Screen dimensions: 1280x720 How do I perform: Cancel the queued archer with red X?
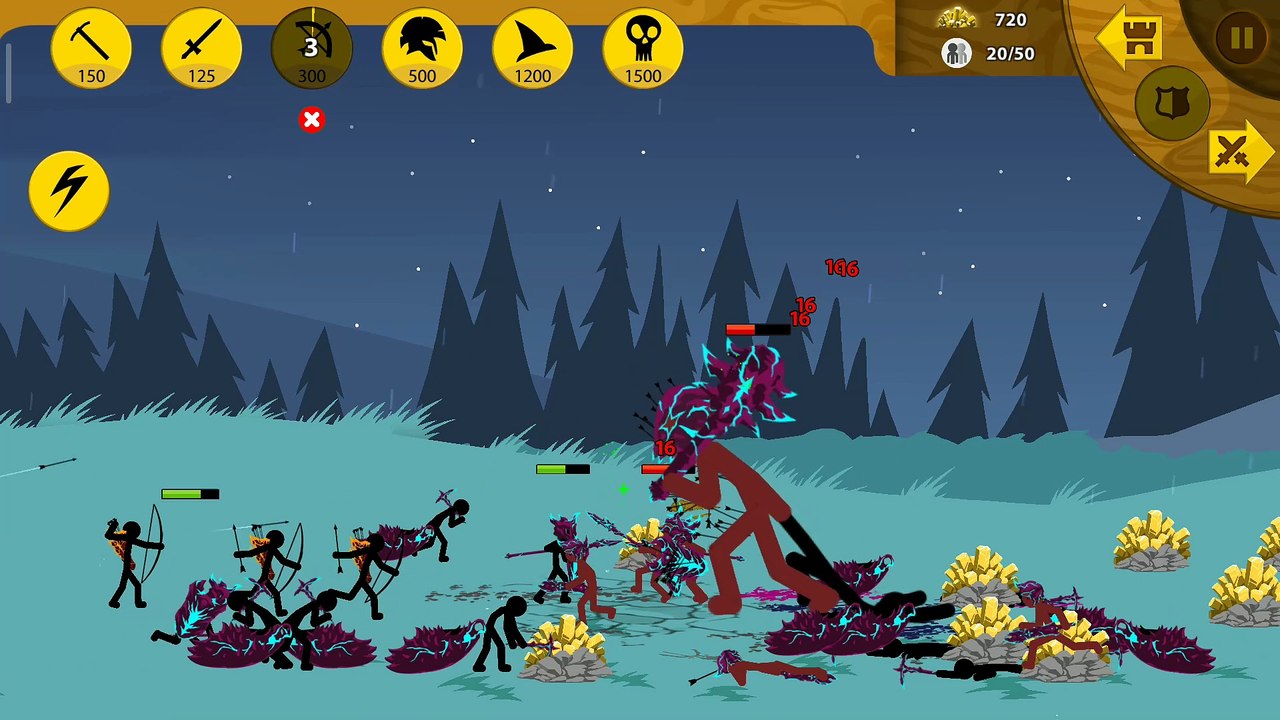click(x=311, y=120)
